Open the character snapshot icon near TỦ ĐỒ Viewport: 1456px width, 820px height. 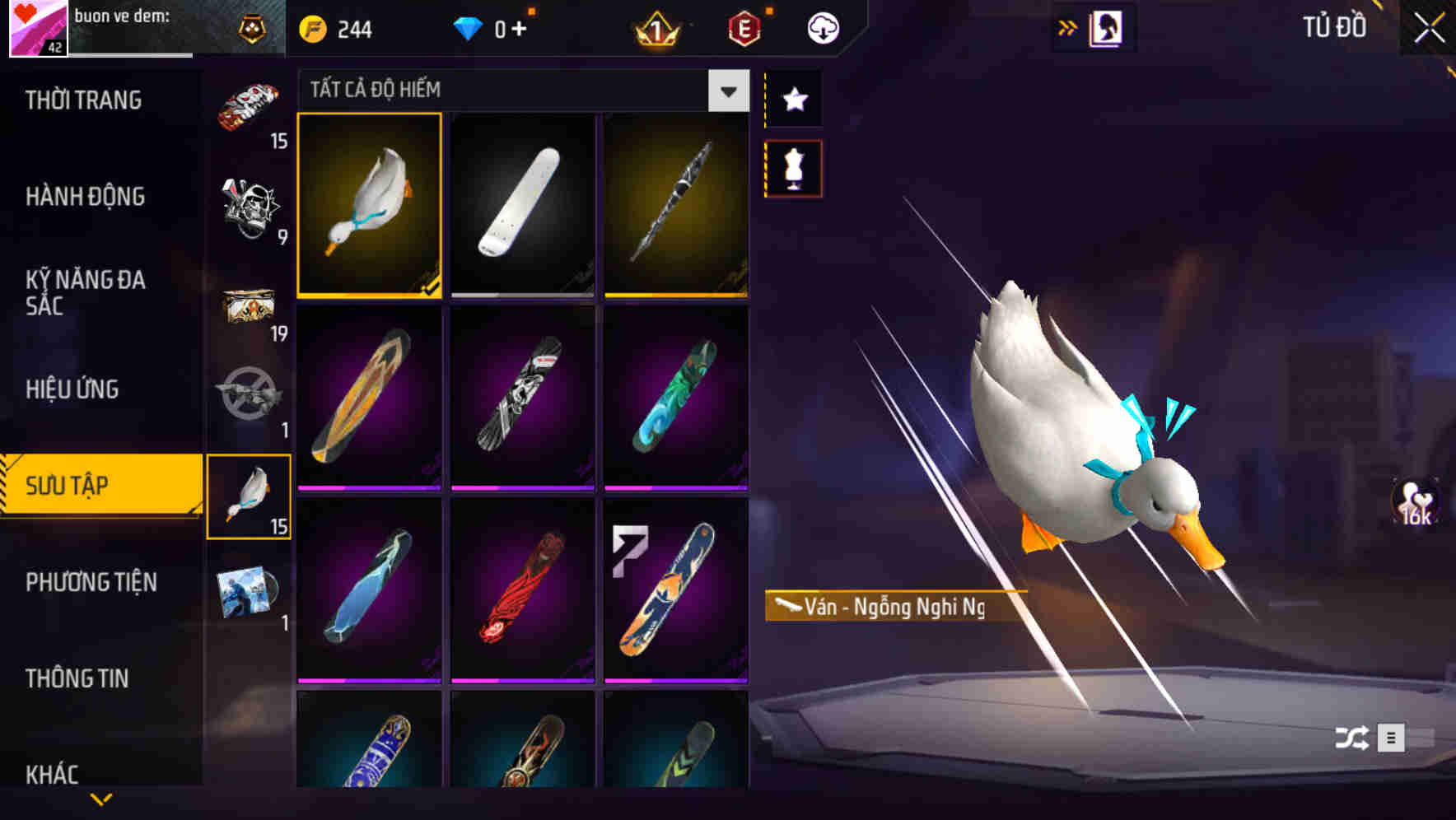1108,27
